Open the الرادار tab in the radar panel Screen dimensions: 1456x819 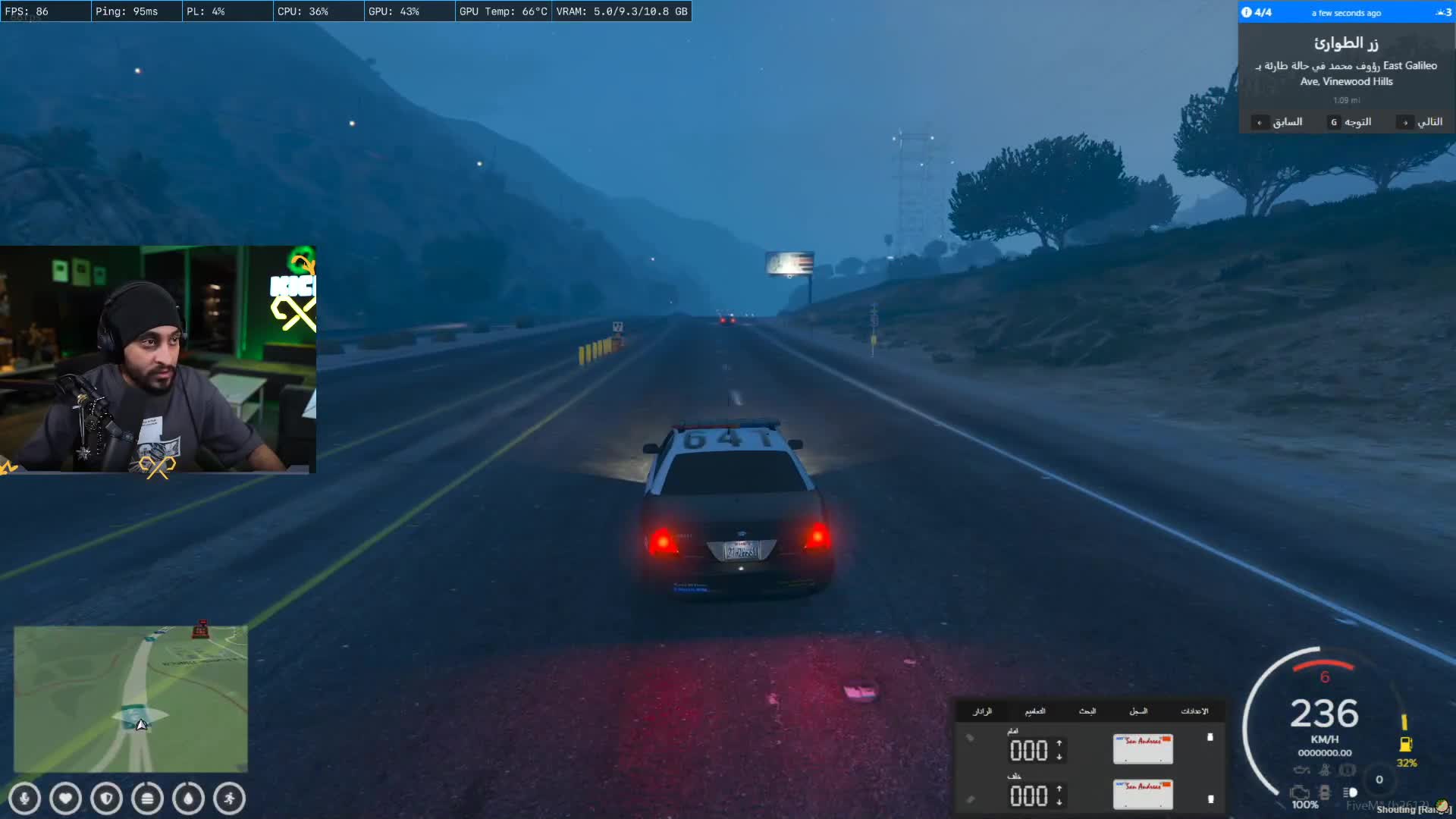pos(982,711)
